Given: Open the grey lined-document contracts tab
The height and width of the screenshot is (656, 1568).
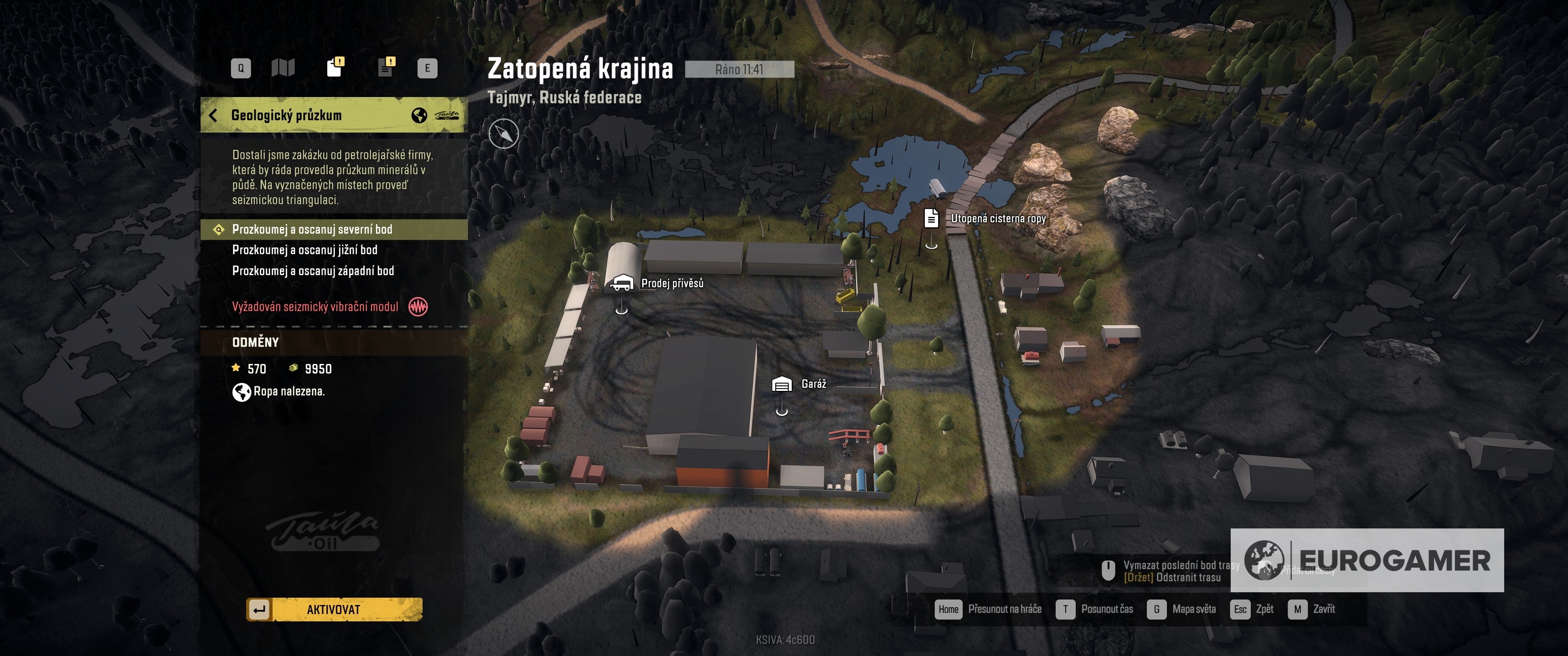Looking at the screenshot, I should pyautogui.click(x=386, y=67).
